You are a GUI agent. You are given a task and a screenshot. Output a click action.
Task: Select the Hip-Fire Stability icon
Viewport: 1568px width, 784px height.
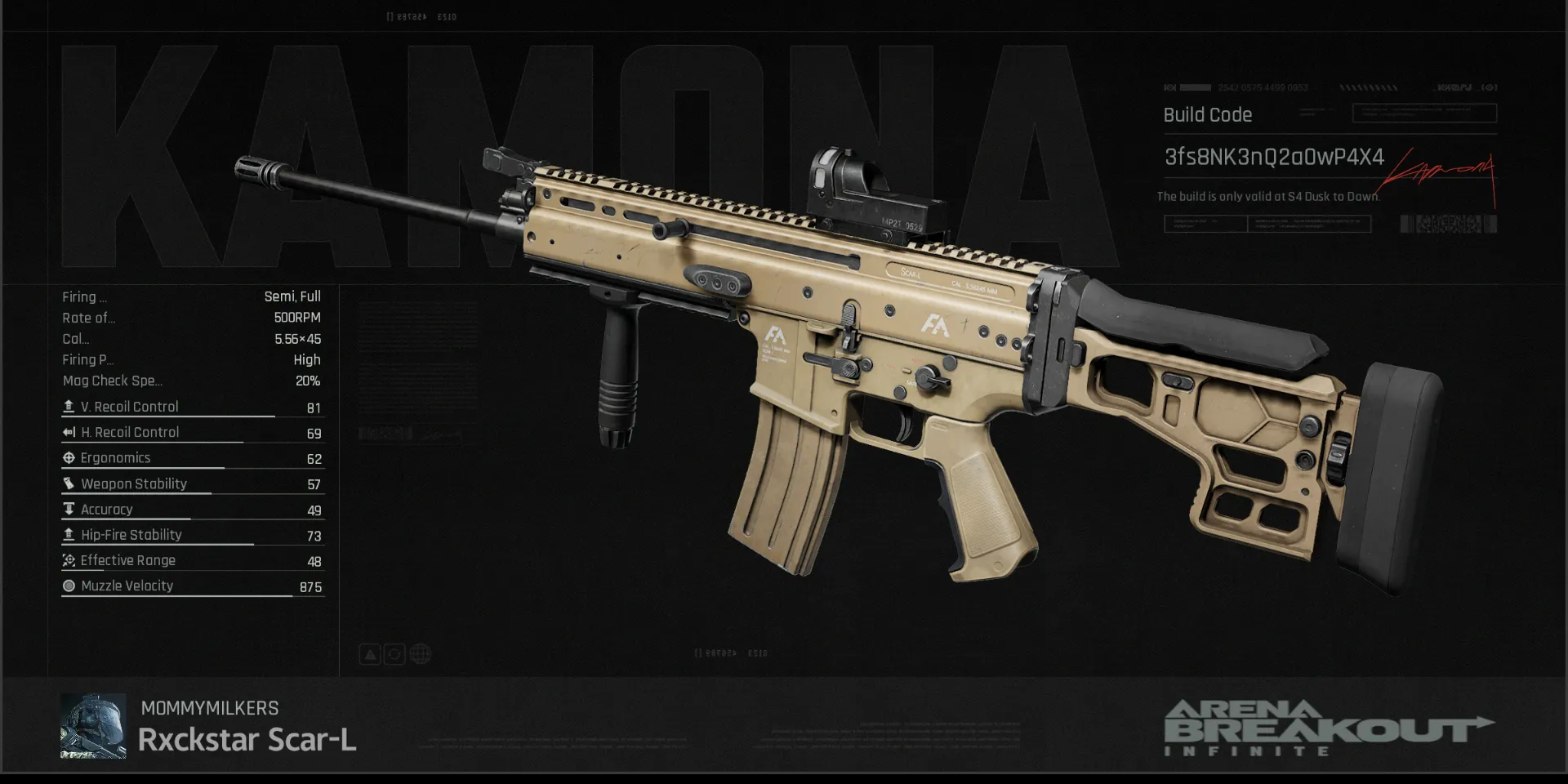pyautogui.click(x=69, y=534)
